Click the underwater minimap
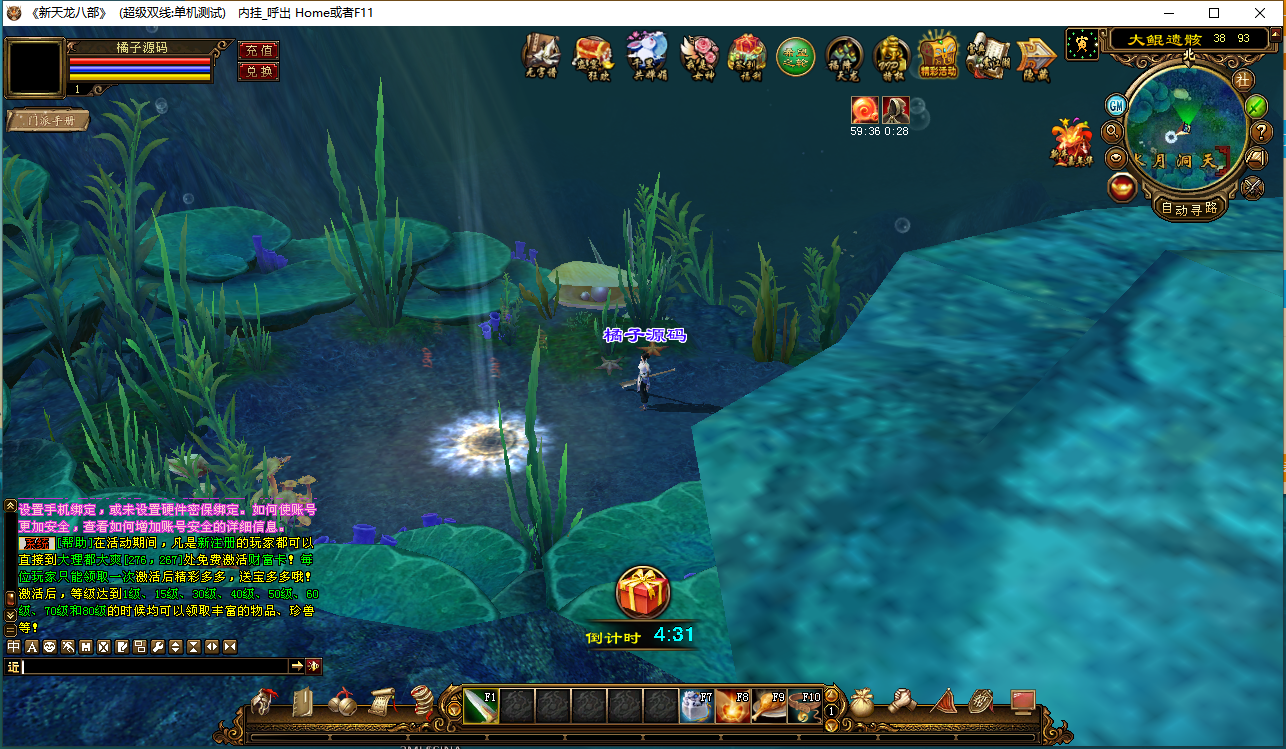Screen dimensions: 1286x749 click(1186, 128)
